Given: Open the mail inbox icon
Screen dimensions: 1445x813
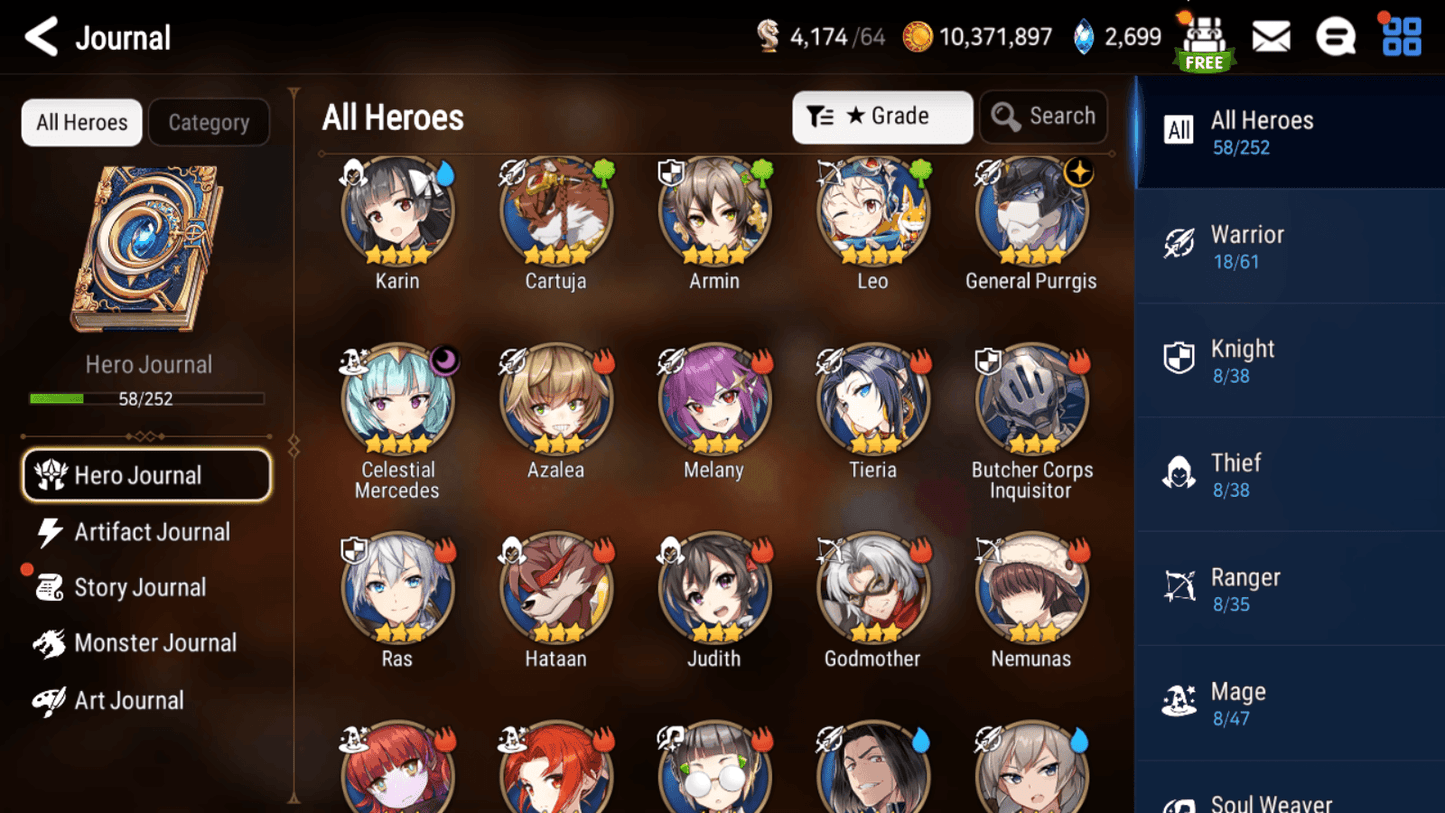Looking at the screenshot, I should point(1271,36).
